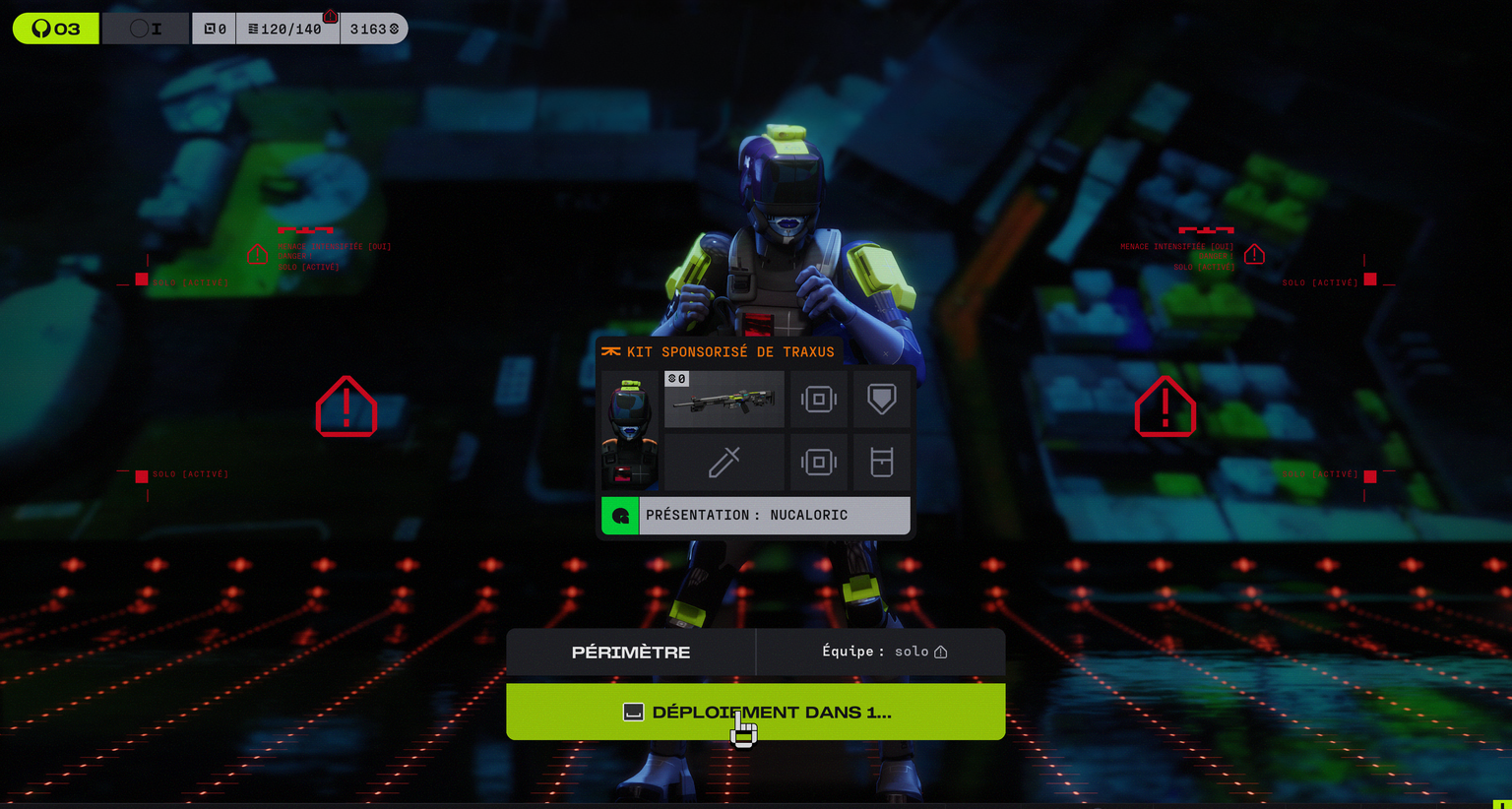
Task: Click the runner character portrait in the kit
Action: [630, 431]
